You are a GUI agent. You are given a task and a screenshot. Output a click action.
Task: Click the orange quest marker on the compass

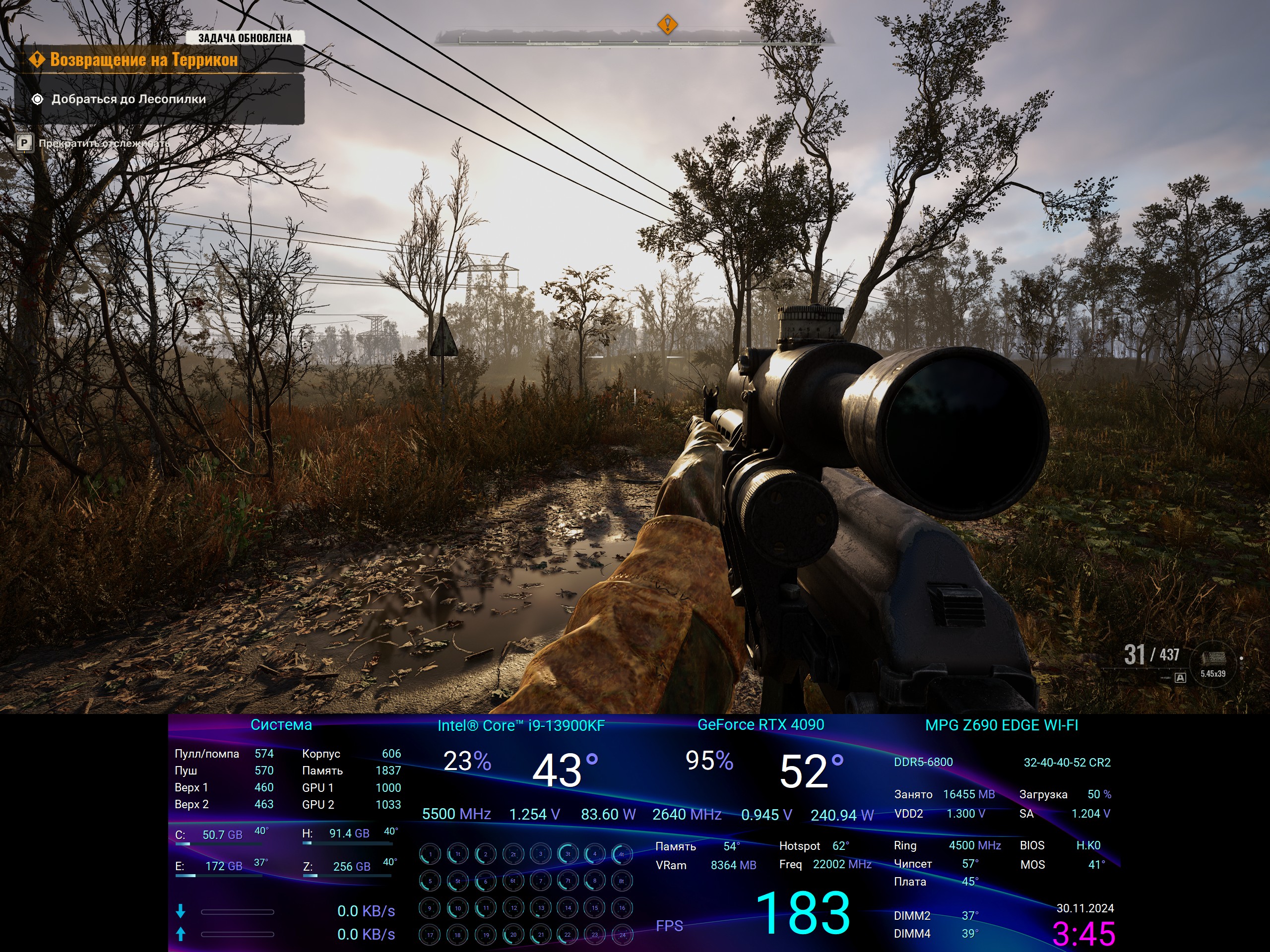tap(667, 25)
